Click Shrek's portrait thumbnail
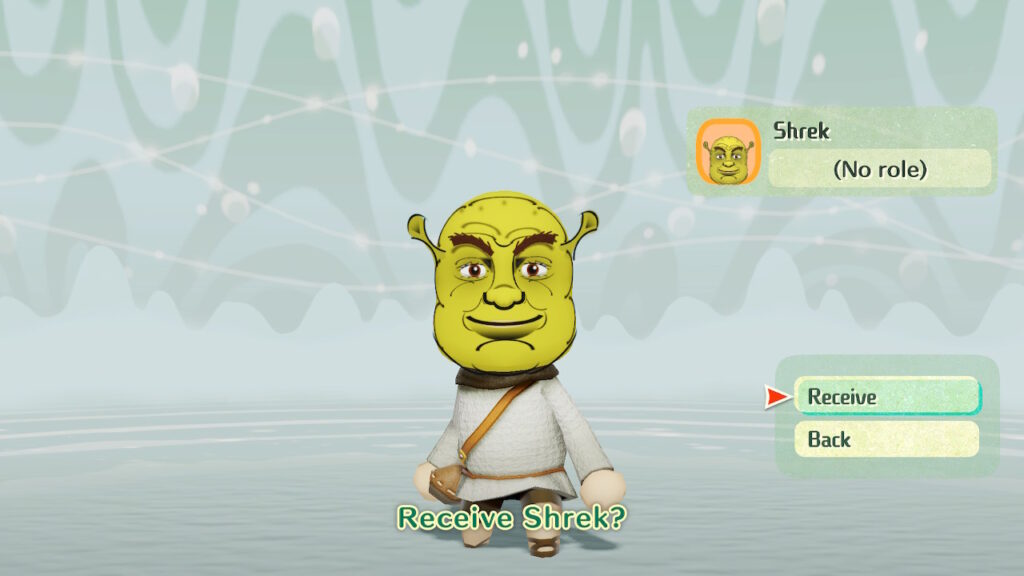Screen dimensions: 1024x576 click(x=728, y=152)
